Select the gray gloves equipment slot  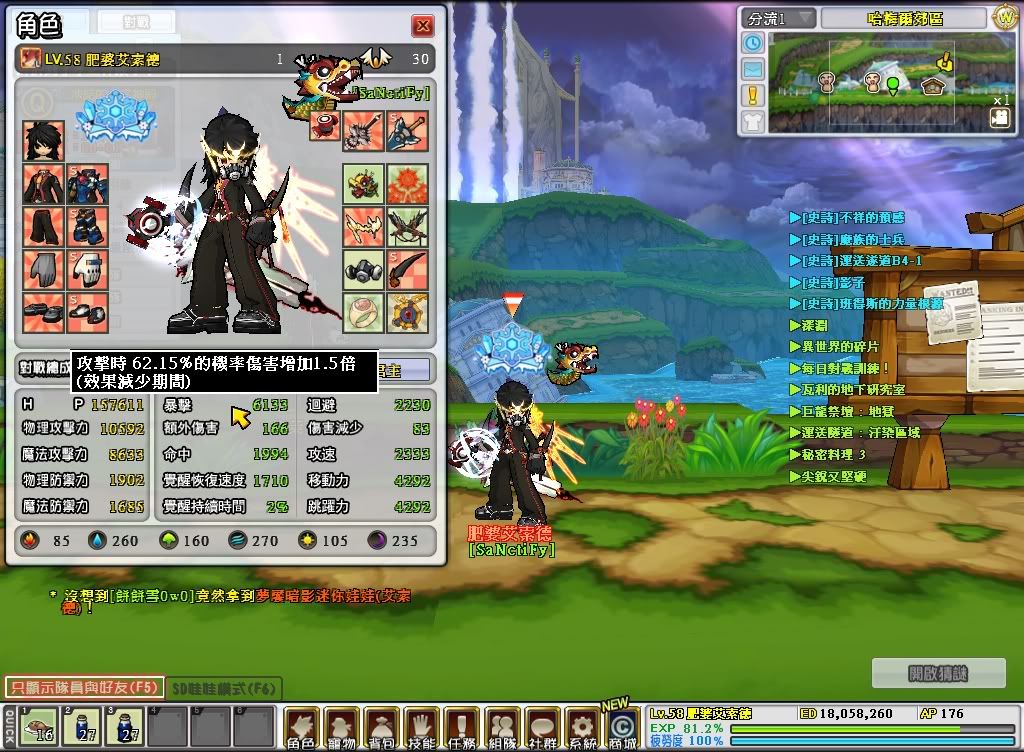click(x=44, y=269)
